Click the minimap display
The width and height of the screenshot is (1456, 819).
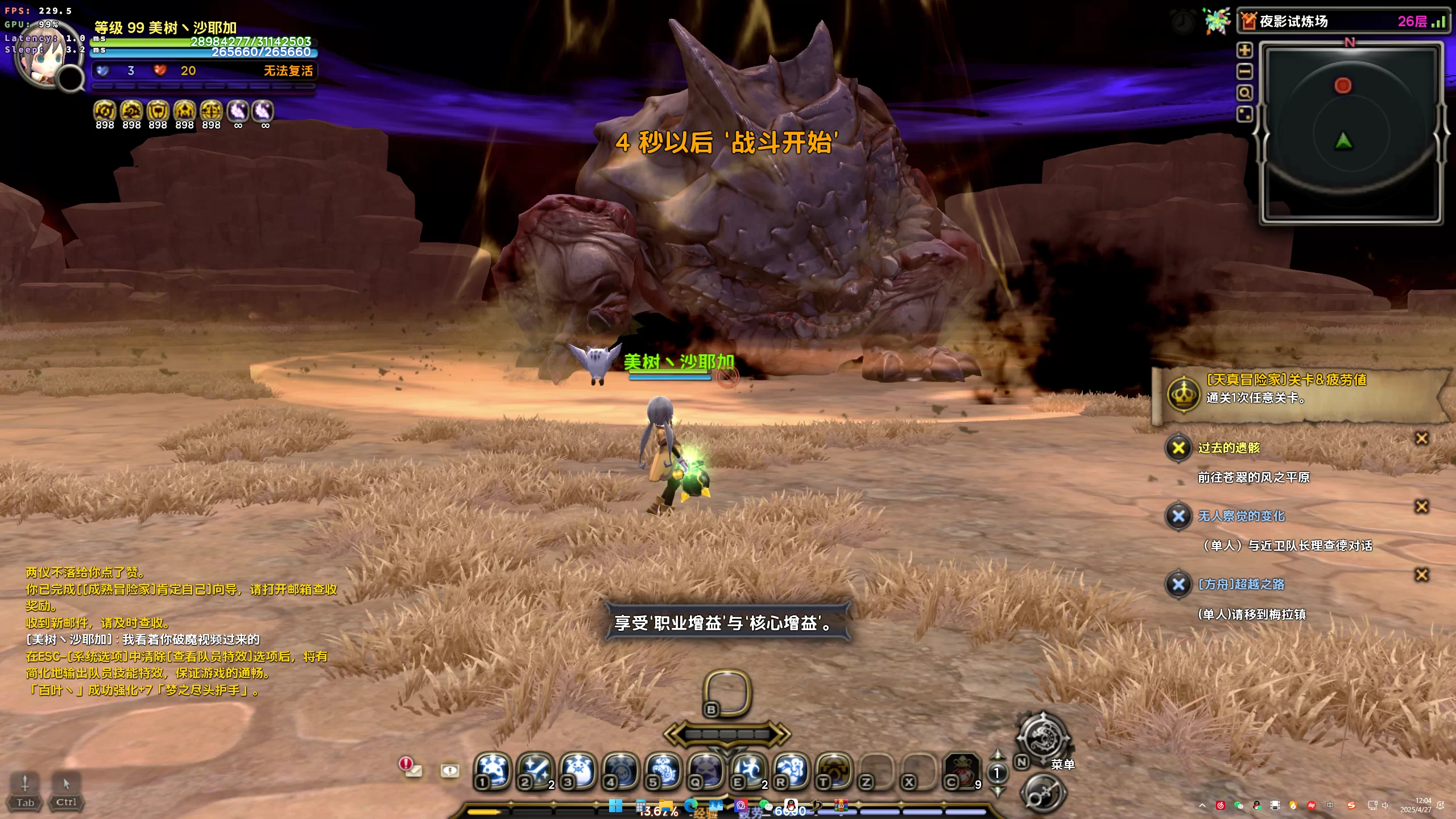tap(1350, 134)
